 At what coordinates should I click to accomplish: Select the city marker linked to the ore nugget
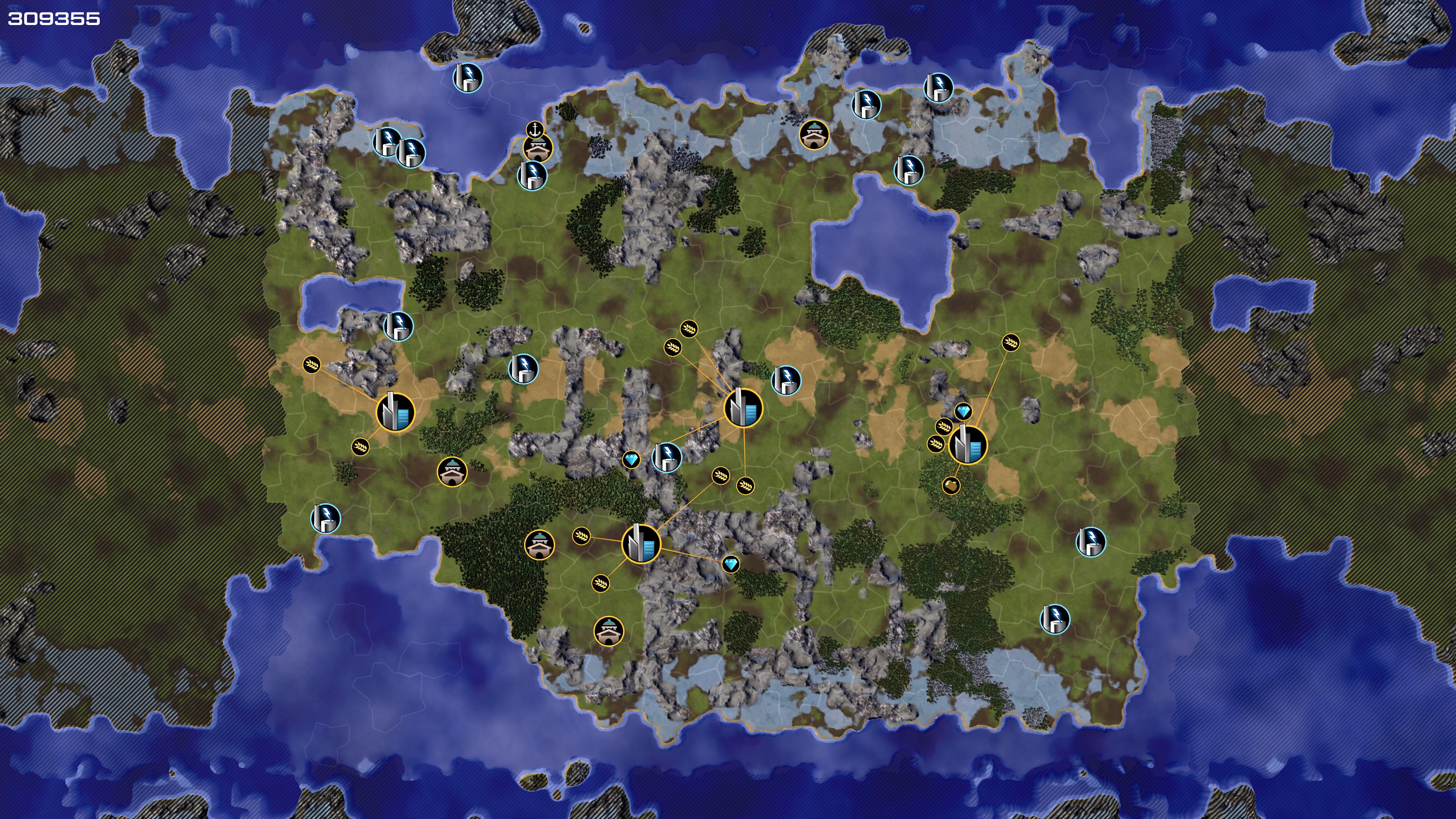[968, 445]
